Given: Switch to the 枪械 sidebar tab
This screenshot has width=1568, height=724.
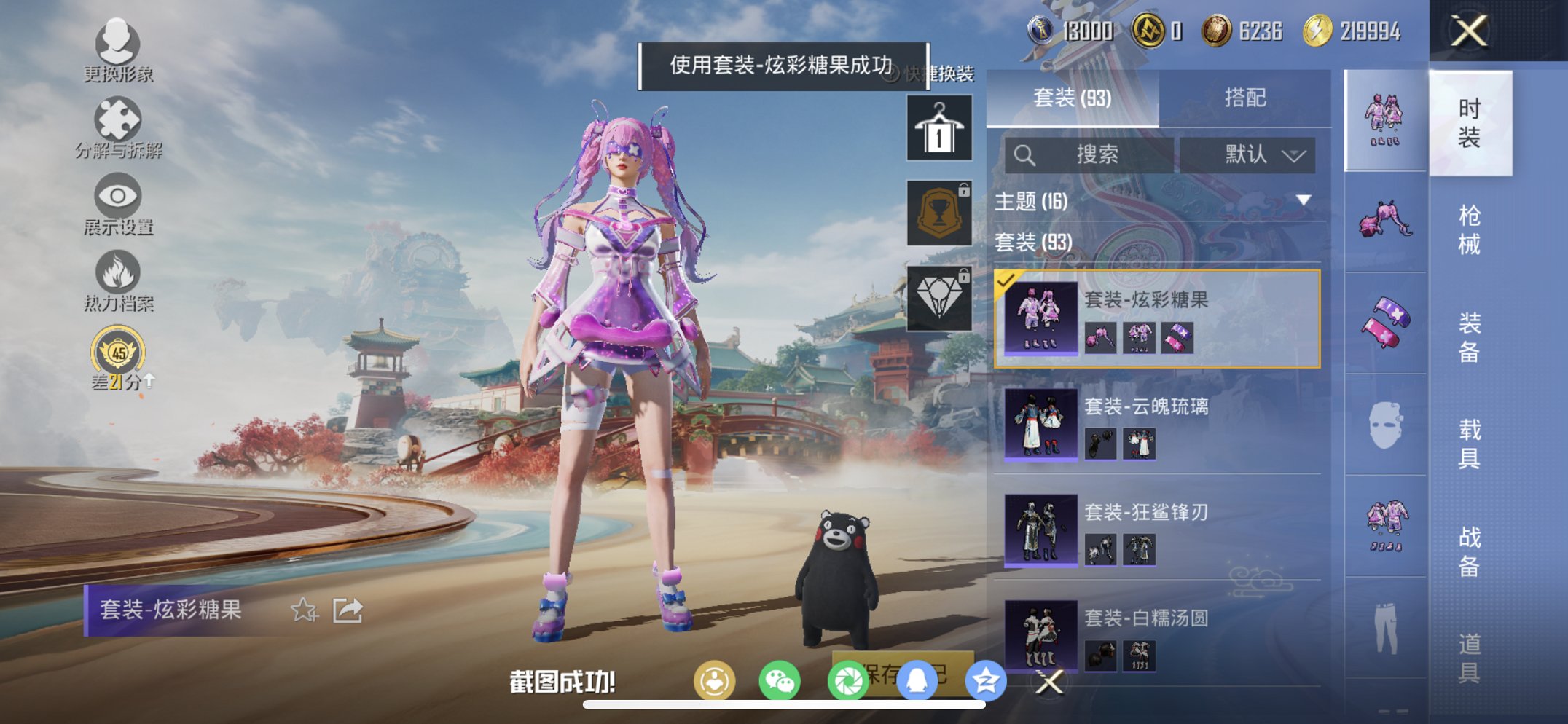Looking at the screenshot, I should click(x=1471, y=226).
